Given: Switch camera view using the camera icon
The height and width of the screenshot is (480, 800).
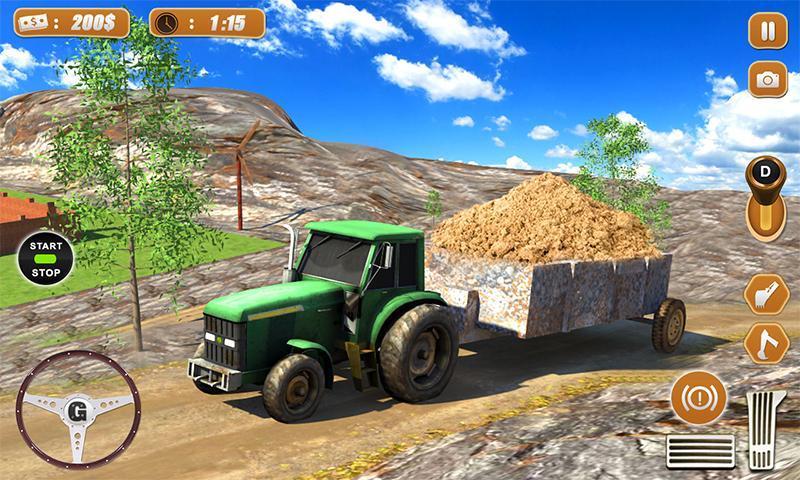Looking at the screenshot, I should 768,80.
